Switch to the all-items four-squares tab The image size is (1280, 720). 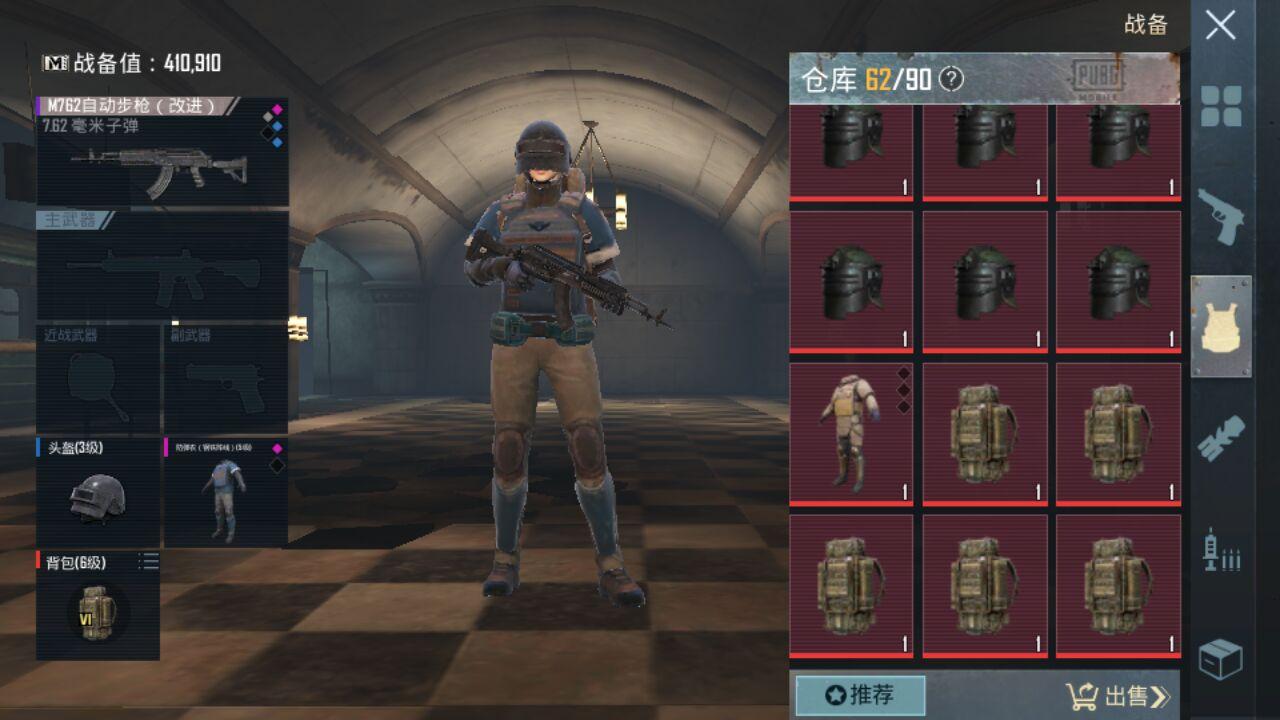click(1221, 106)
